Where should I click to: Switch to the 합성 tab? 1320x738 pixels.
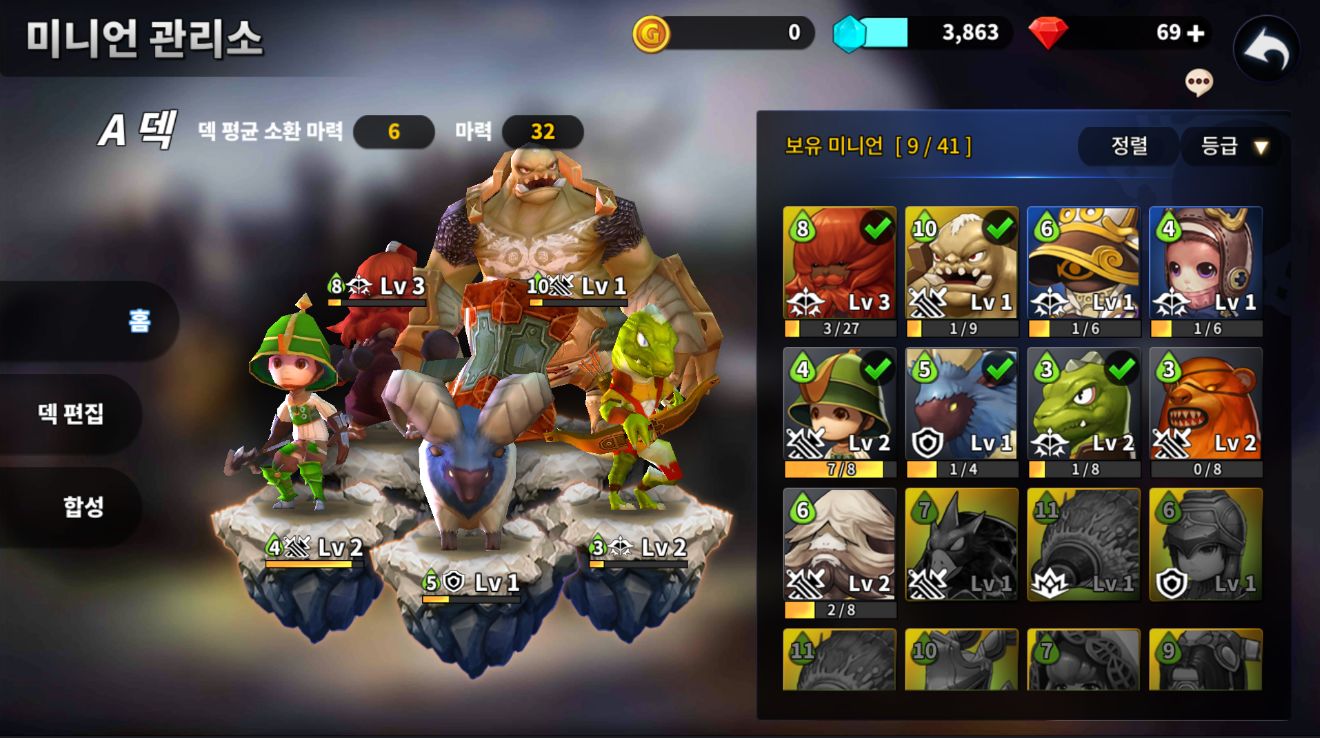point(84,506)
